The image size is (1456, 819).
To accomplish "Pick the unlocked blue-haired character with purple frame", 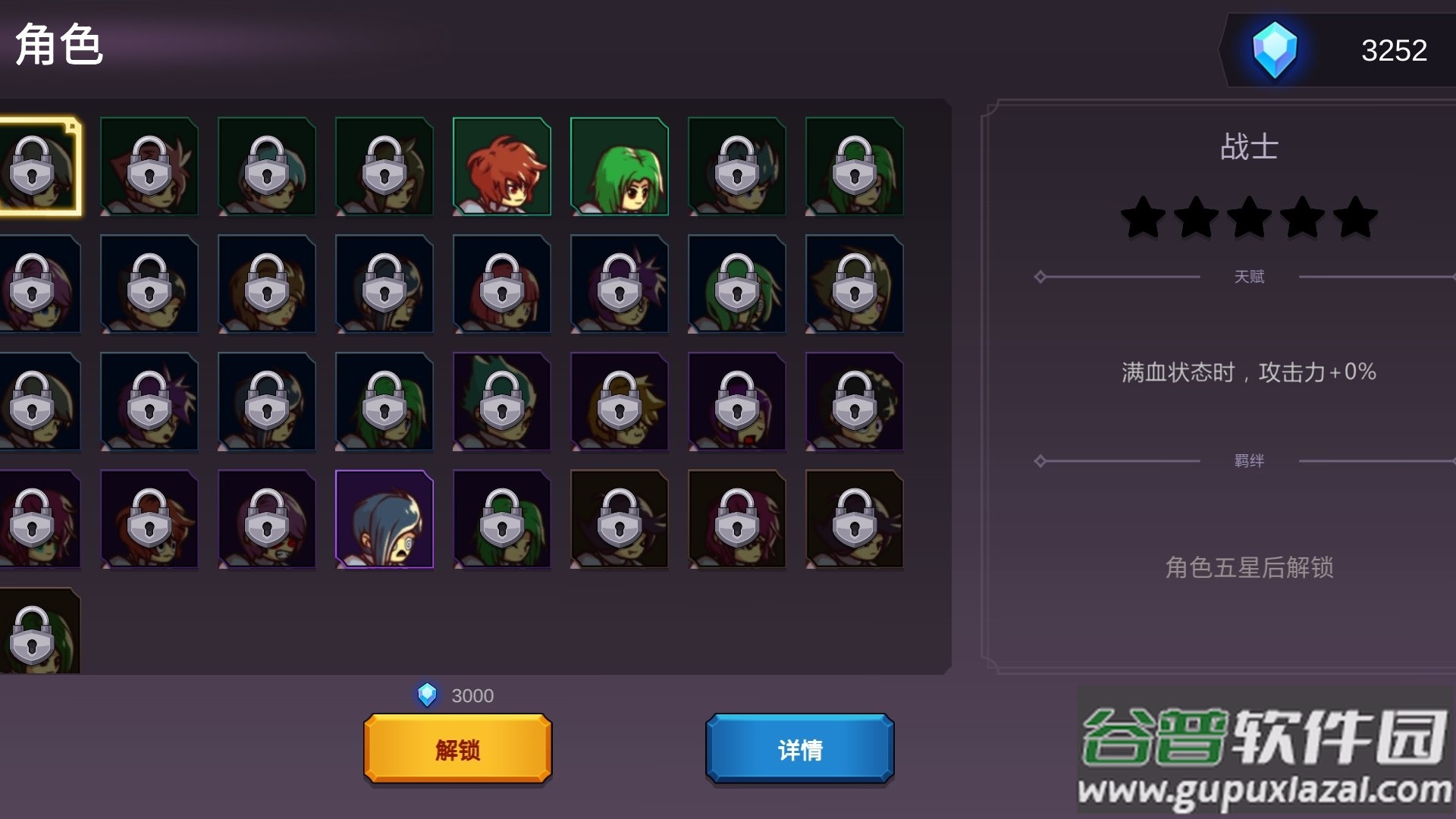I will coord(384,519).
